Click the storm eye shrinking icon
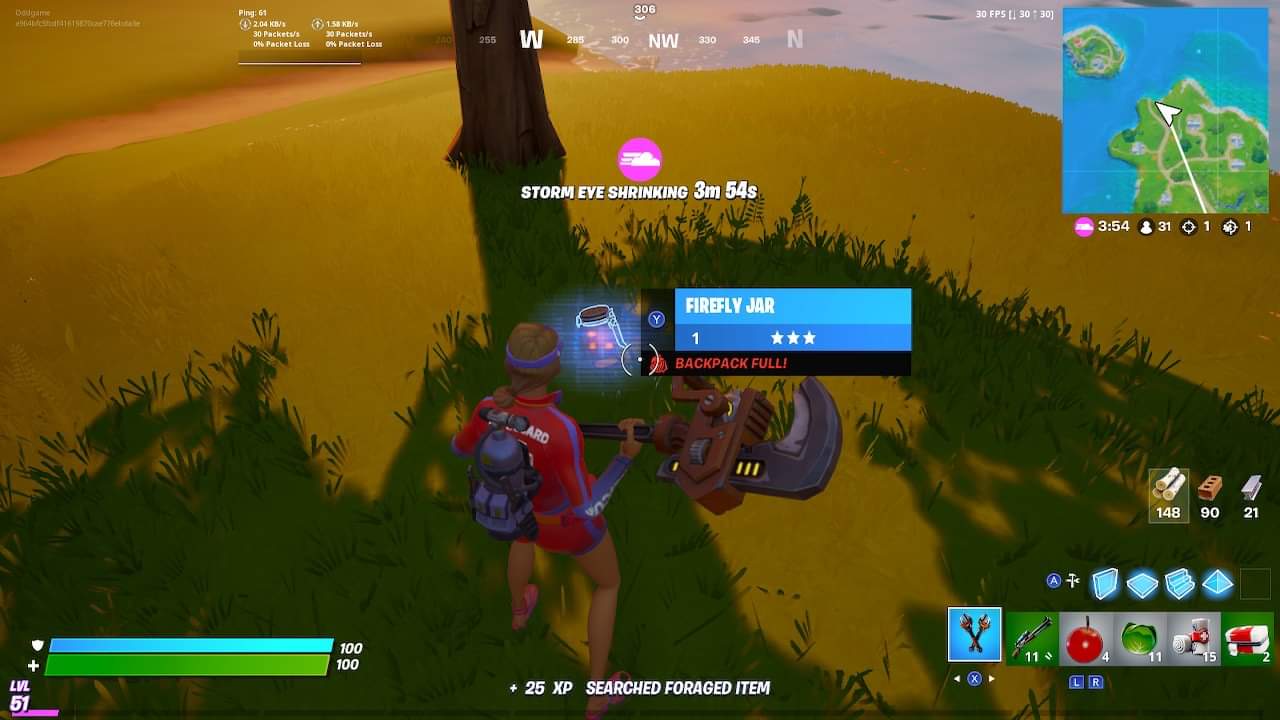Viewport: 1280px width, 720px height. pos(640,160)
